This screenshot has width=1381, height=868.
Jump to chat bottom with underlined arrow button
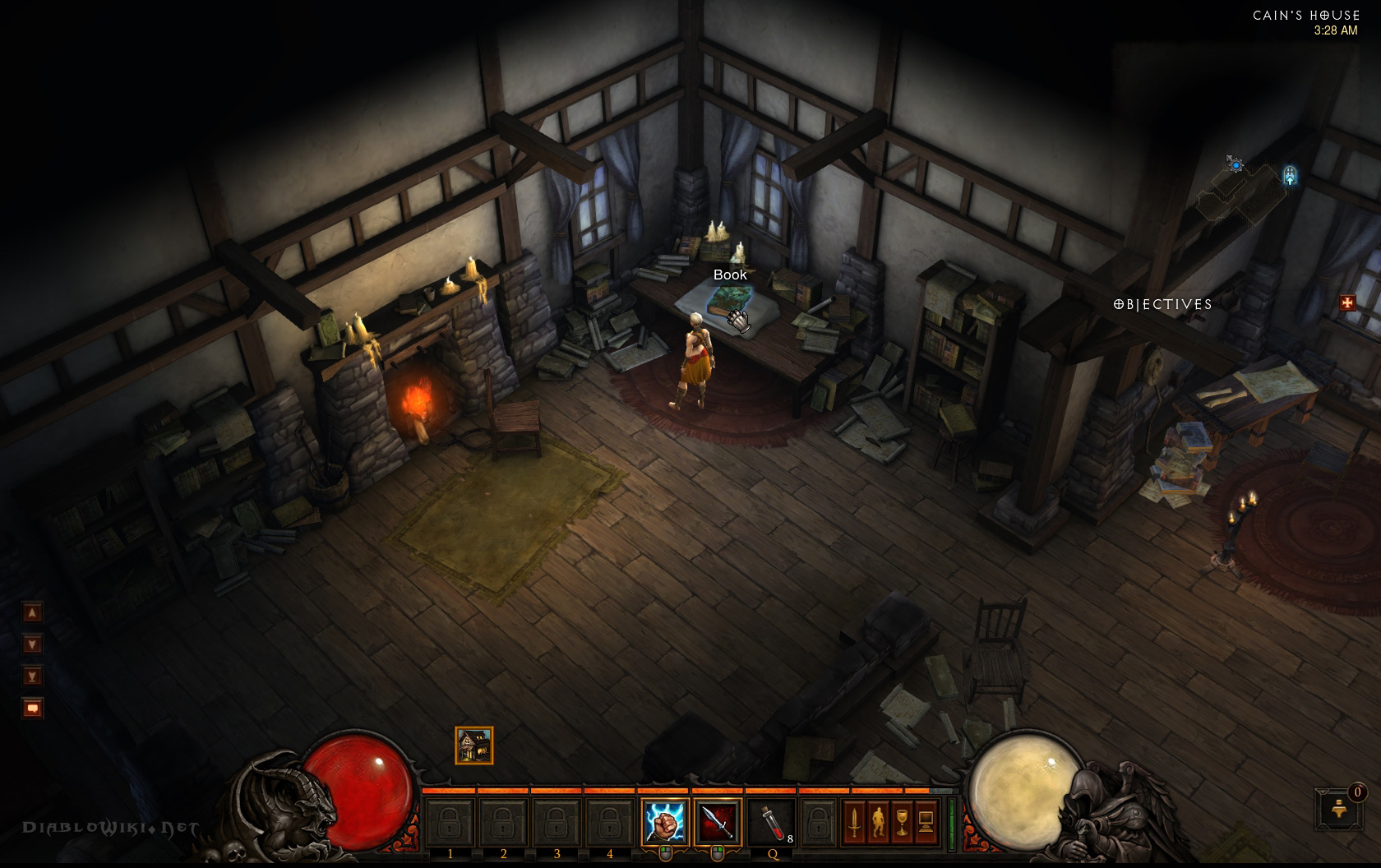(33, 676)
